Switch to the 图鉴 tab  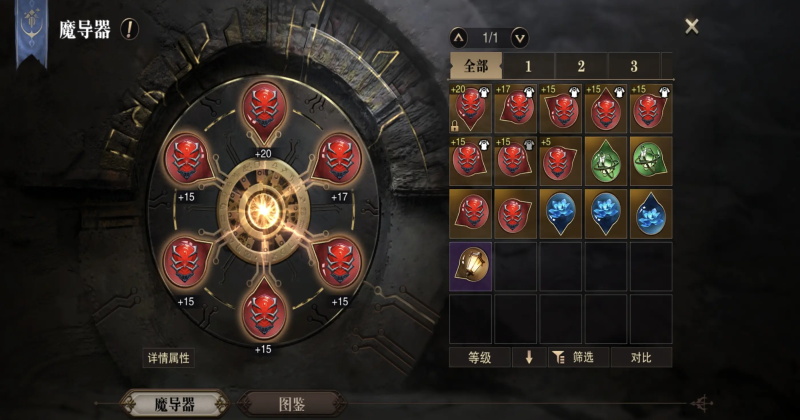pos(292,404)
